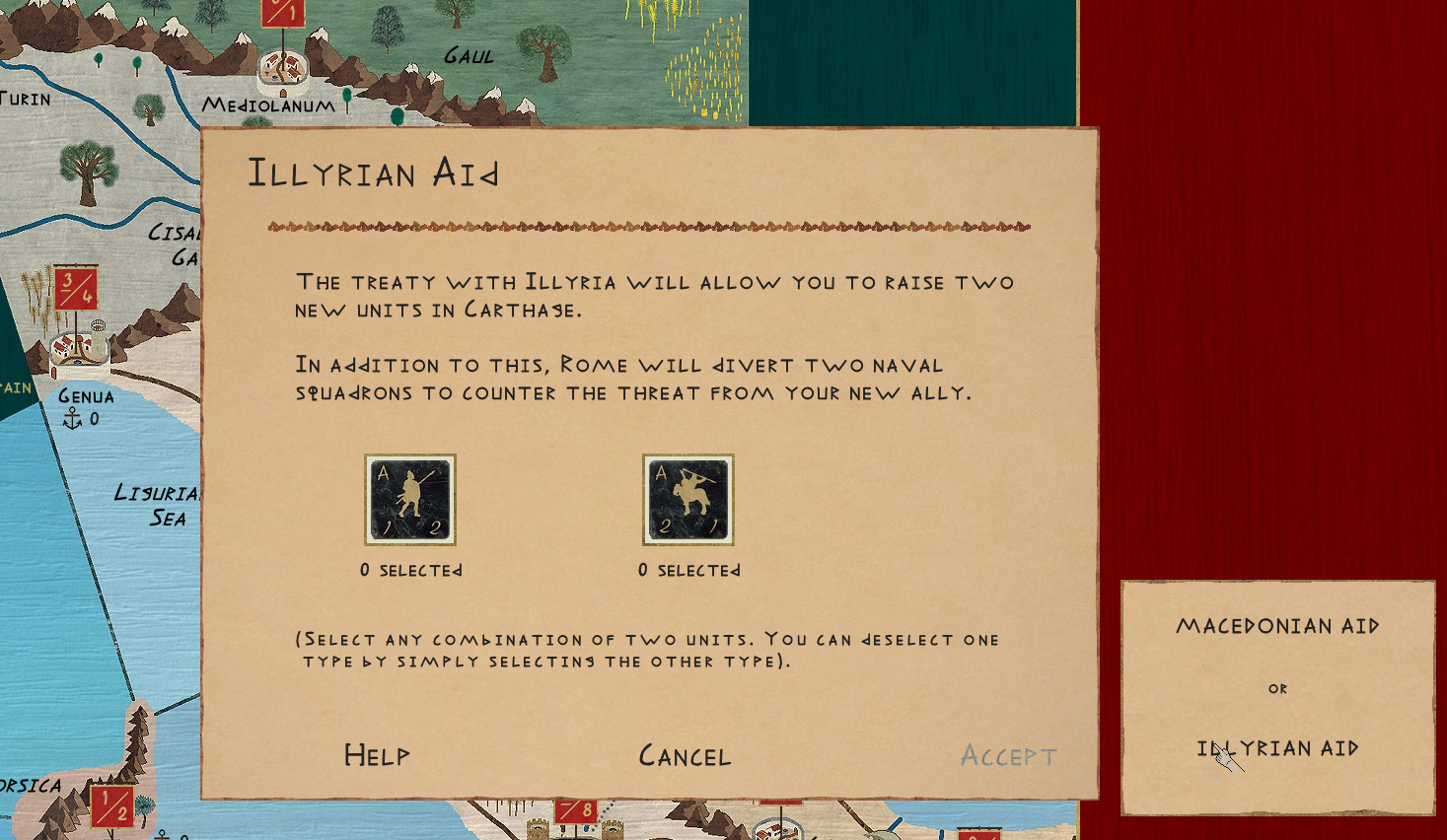Open the Help text button
The width and height of the screenshot is (1447, 840).
[377, 755]
